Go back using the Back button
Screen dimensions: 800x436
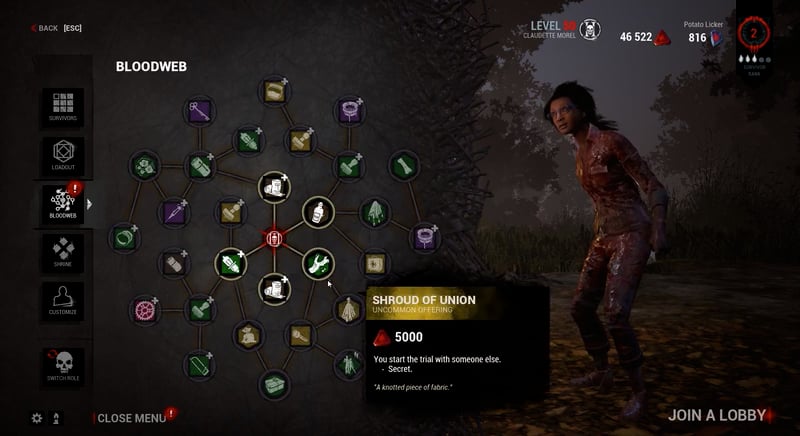coord(45,28)
